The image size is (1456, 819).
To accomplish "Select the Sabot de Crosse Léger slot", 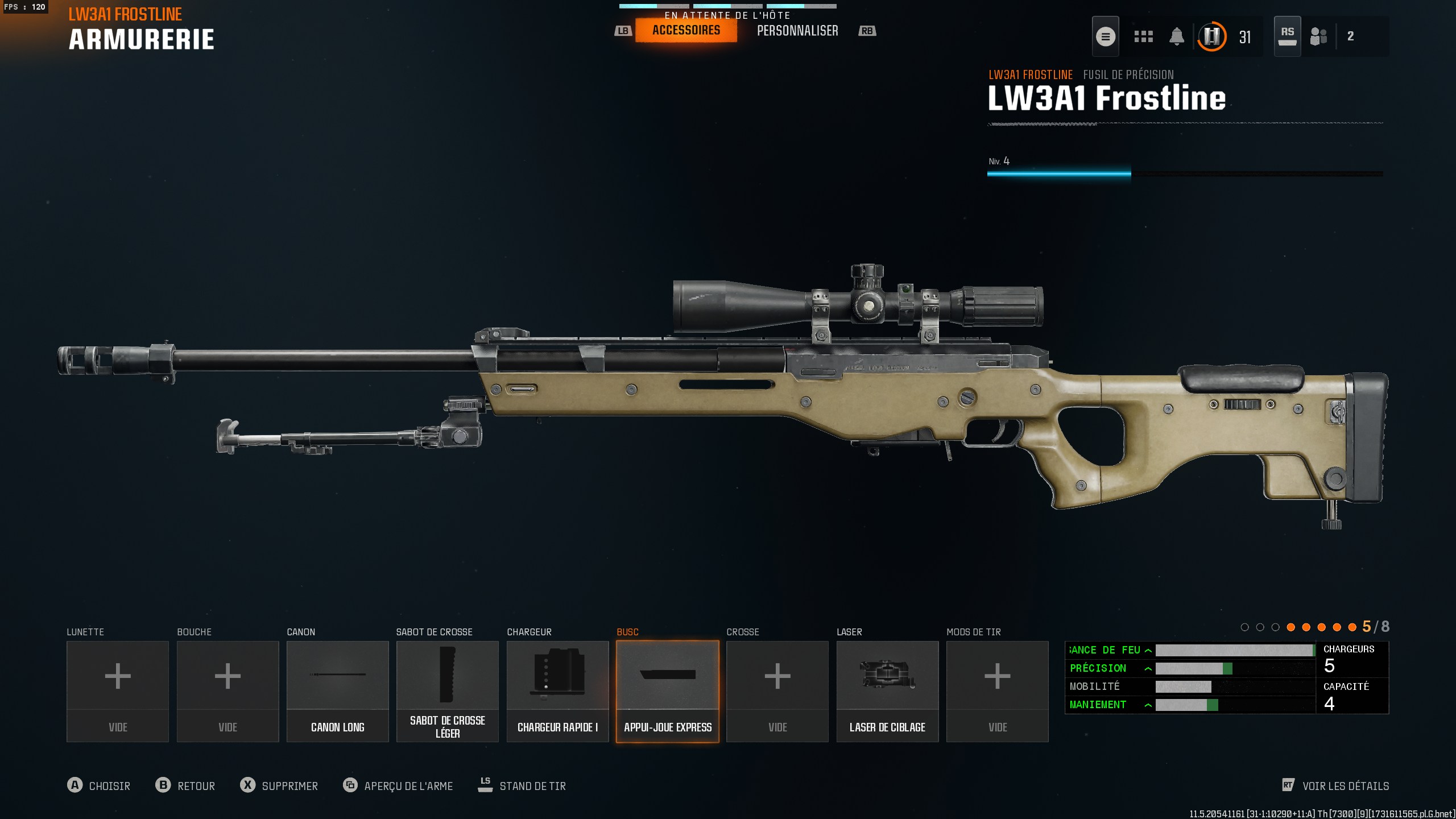I will click(447, 691).
